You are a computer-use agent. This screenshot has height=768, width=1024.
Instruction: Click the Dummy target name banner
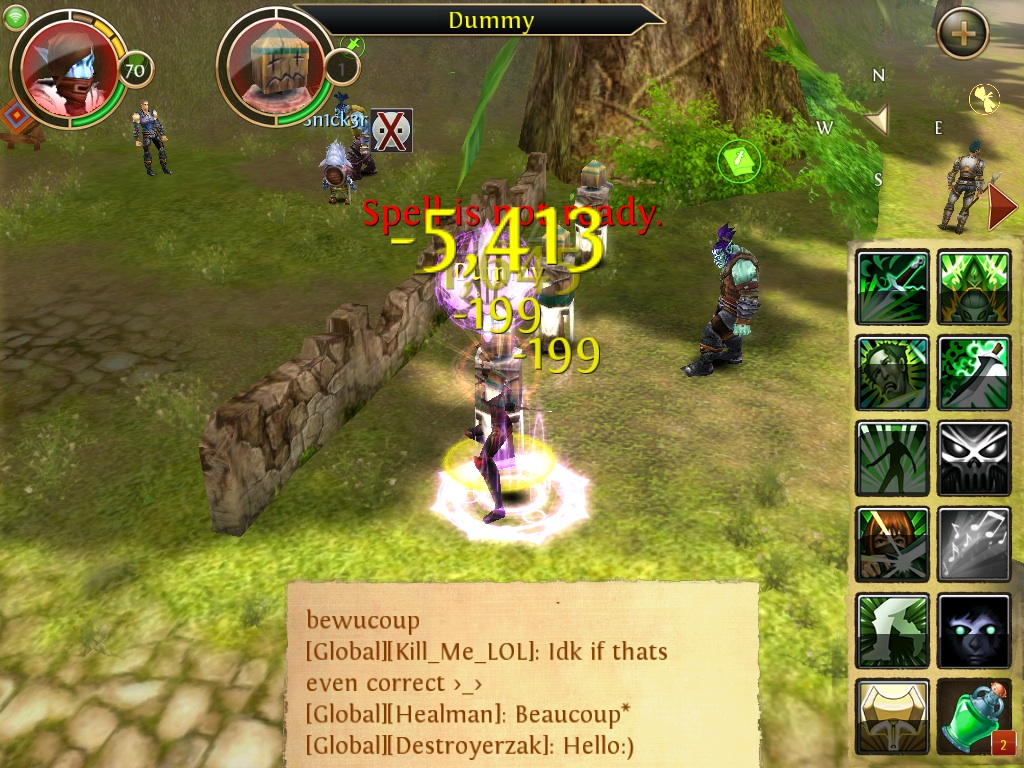coord(490,20)
